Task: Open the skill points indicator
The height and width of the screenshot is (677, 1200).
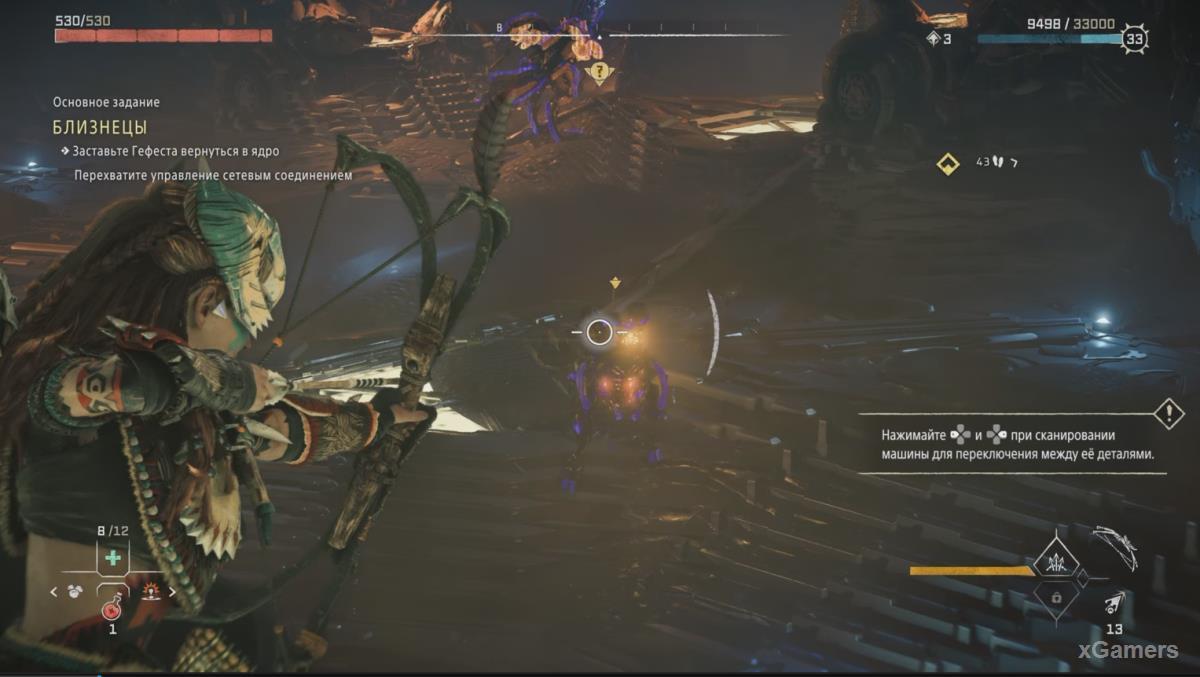Action: pos(937,39)
